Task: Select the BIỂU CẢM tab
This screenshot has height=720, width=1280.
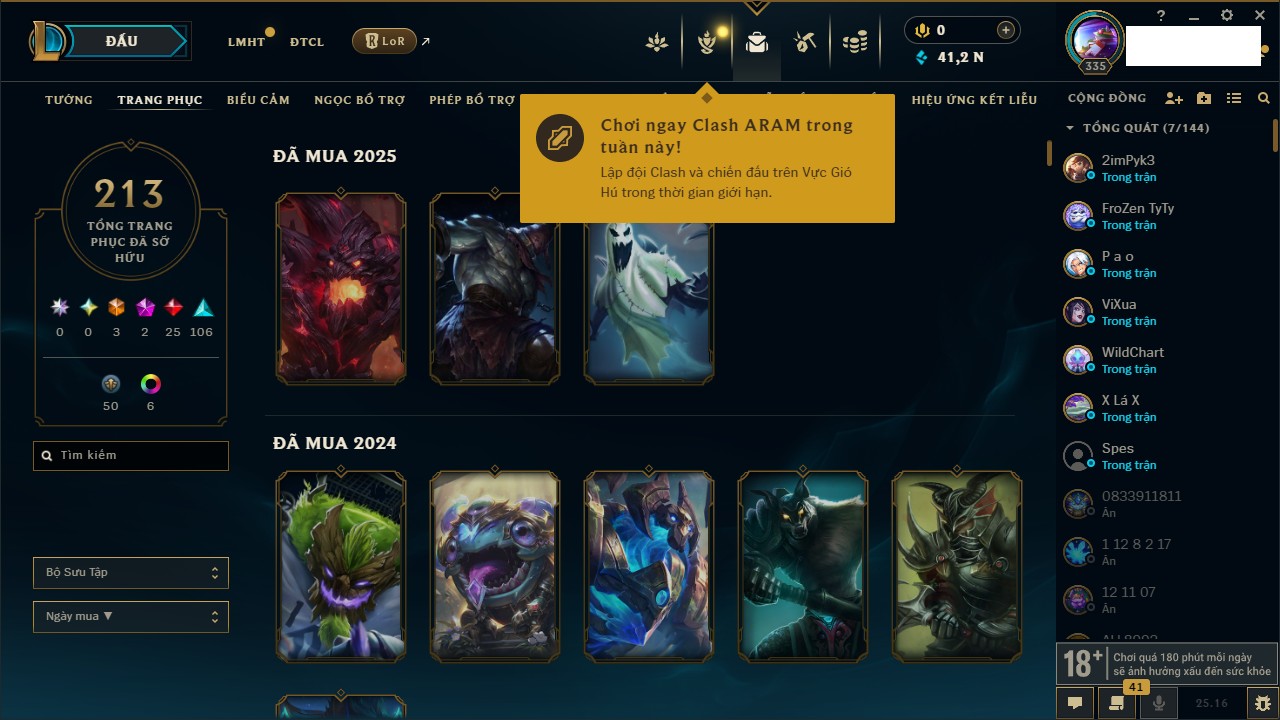Action: [258, 100]
